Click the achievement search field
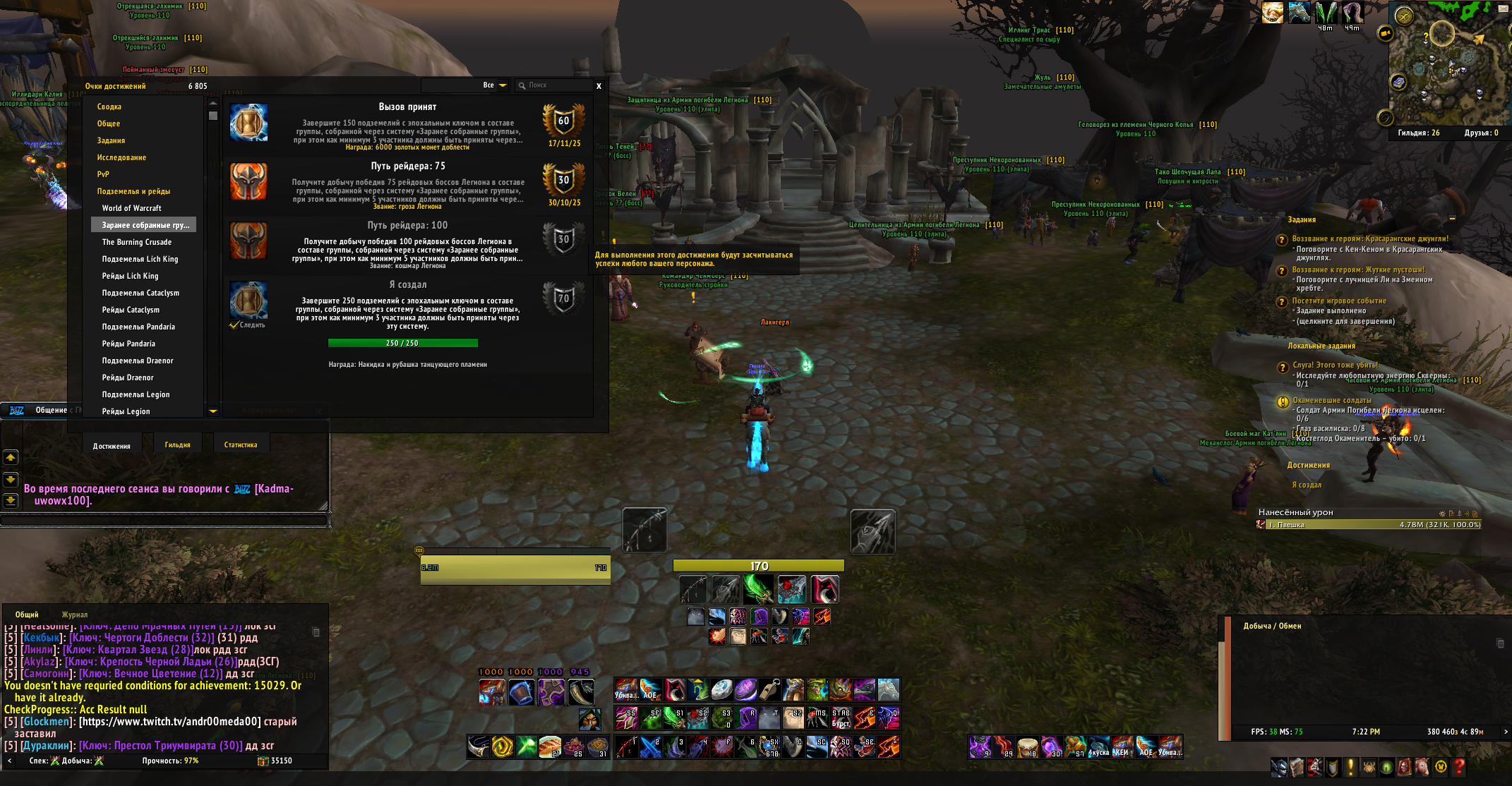Viewport: 1512px width, 786px height. 554,85
